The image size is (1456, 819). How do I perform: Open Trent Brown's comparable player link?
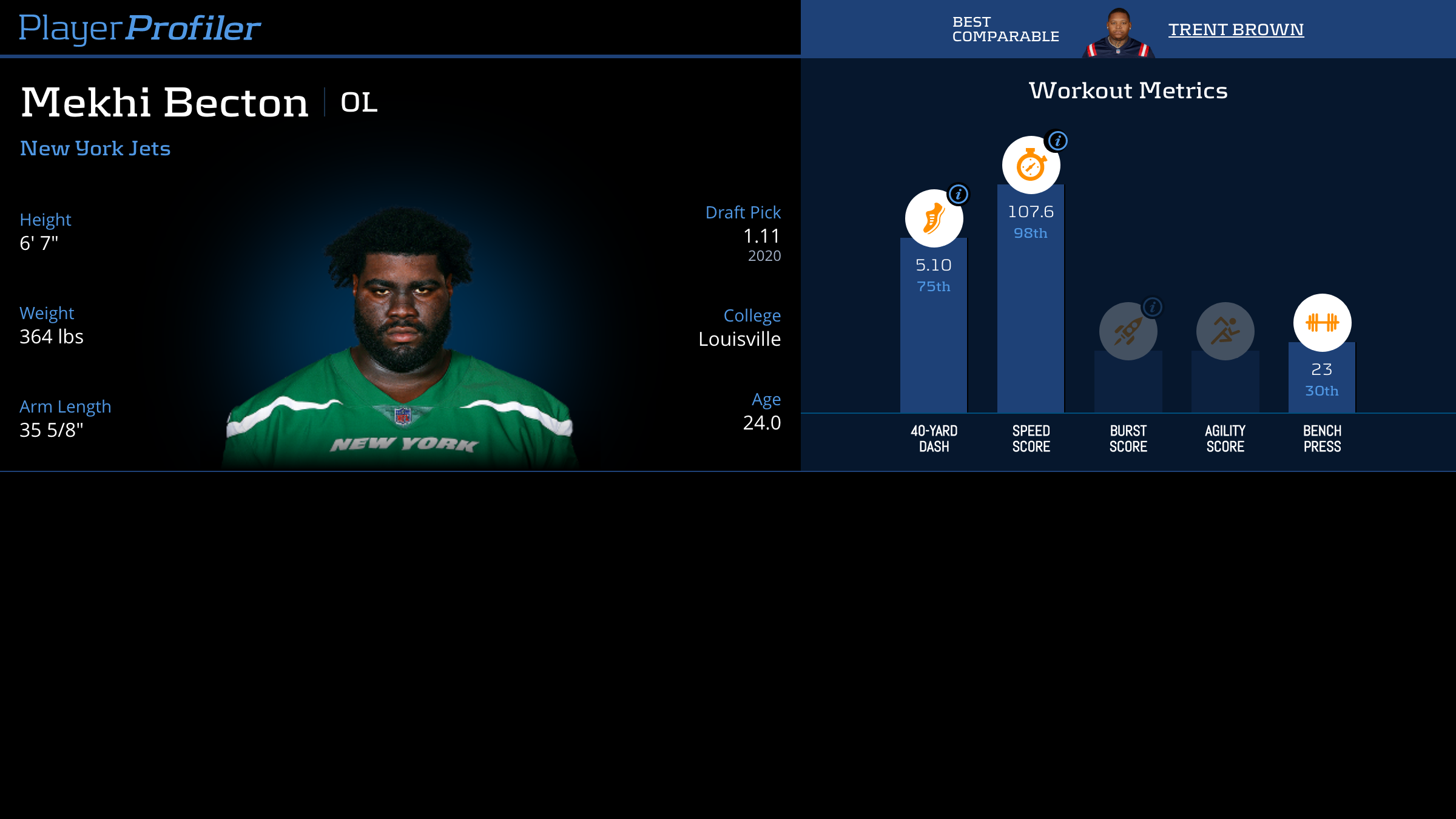1236,30
